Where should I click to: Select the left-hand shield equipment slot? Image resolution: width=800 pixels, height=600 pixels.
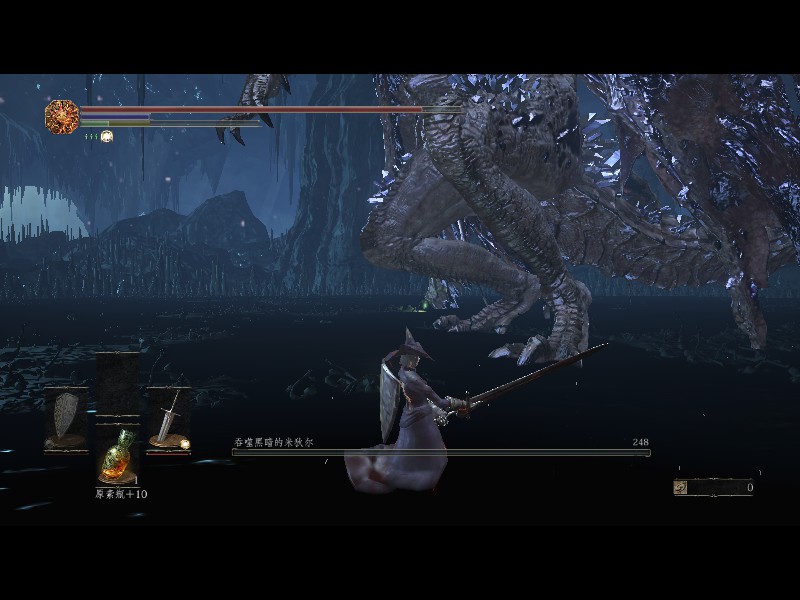click(67, 419)
